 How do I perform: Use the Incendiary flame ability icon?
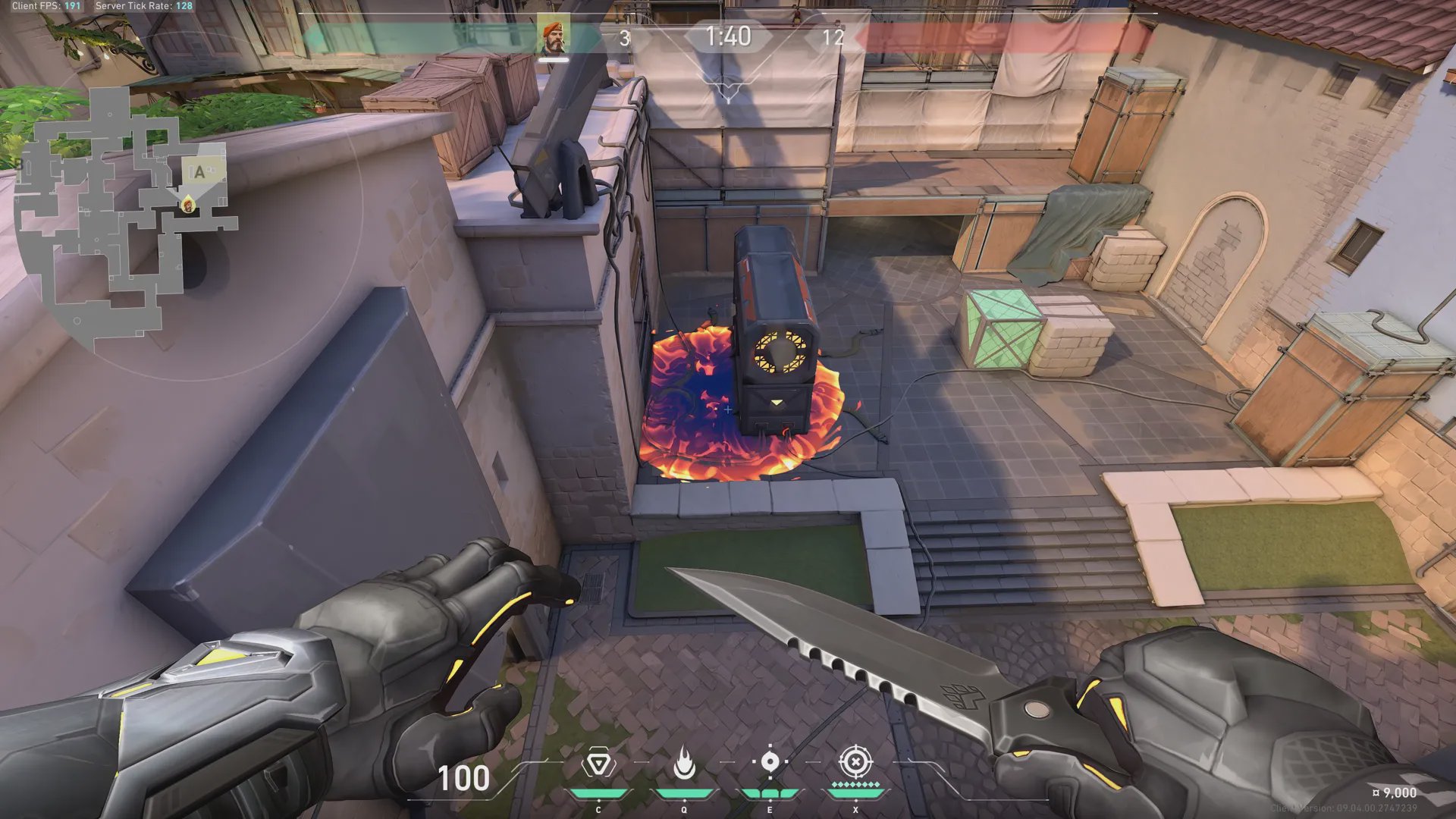point(684,764)
